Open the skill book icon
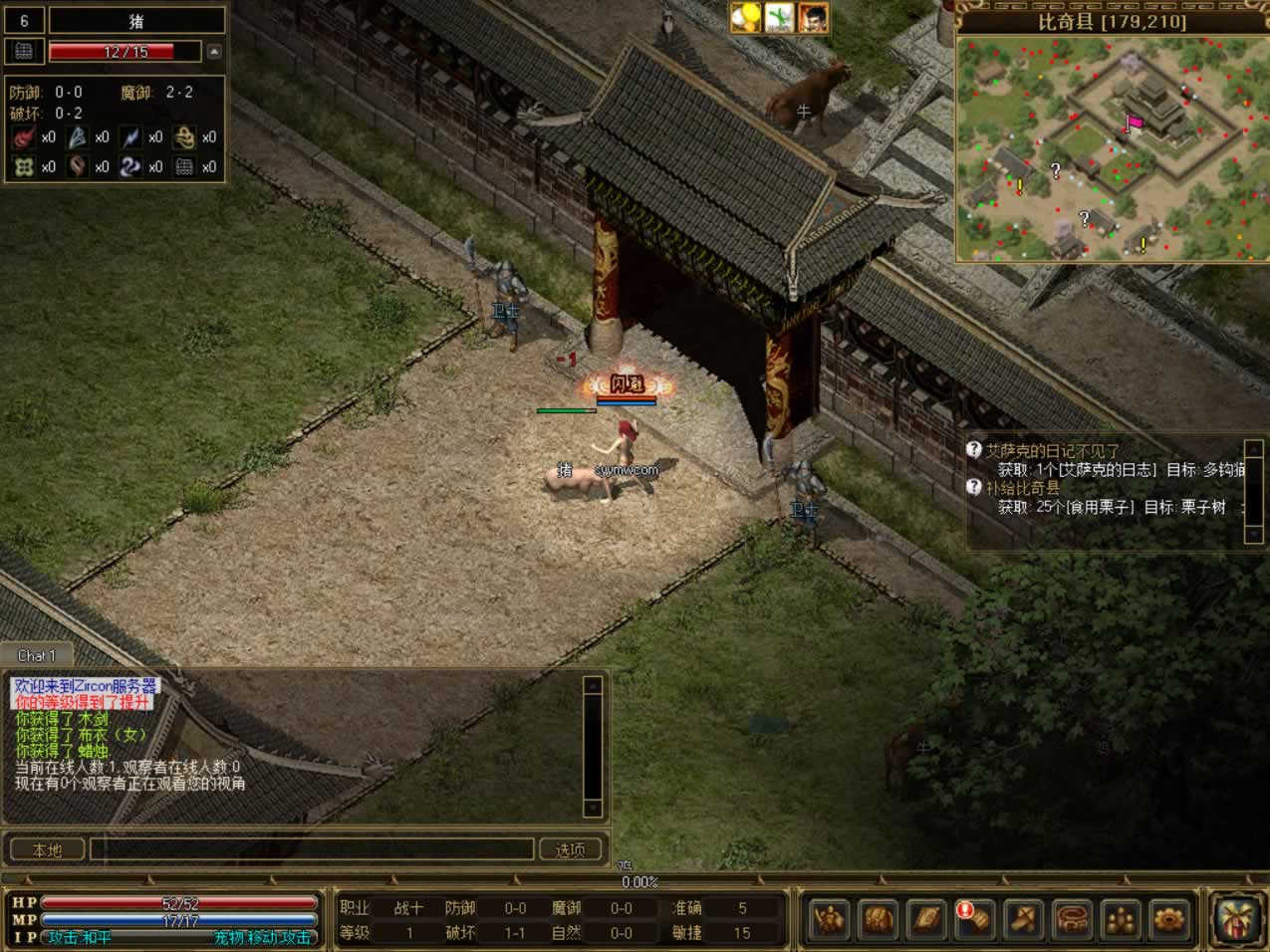 click(926, 917)
